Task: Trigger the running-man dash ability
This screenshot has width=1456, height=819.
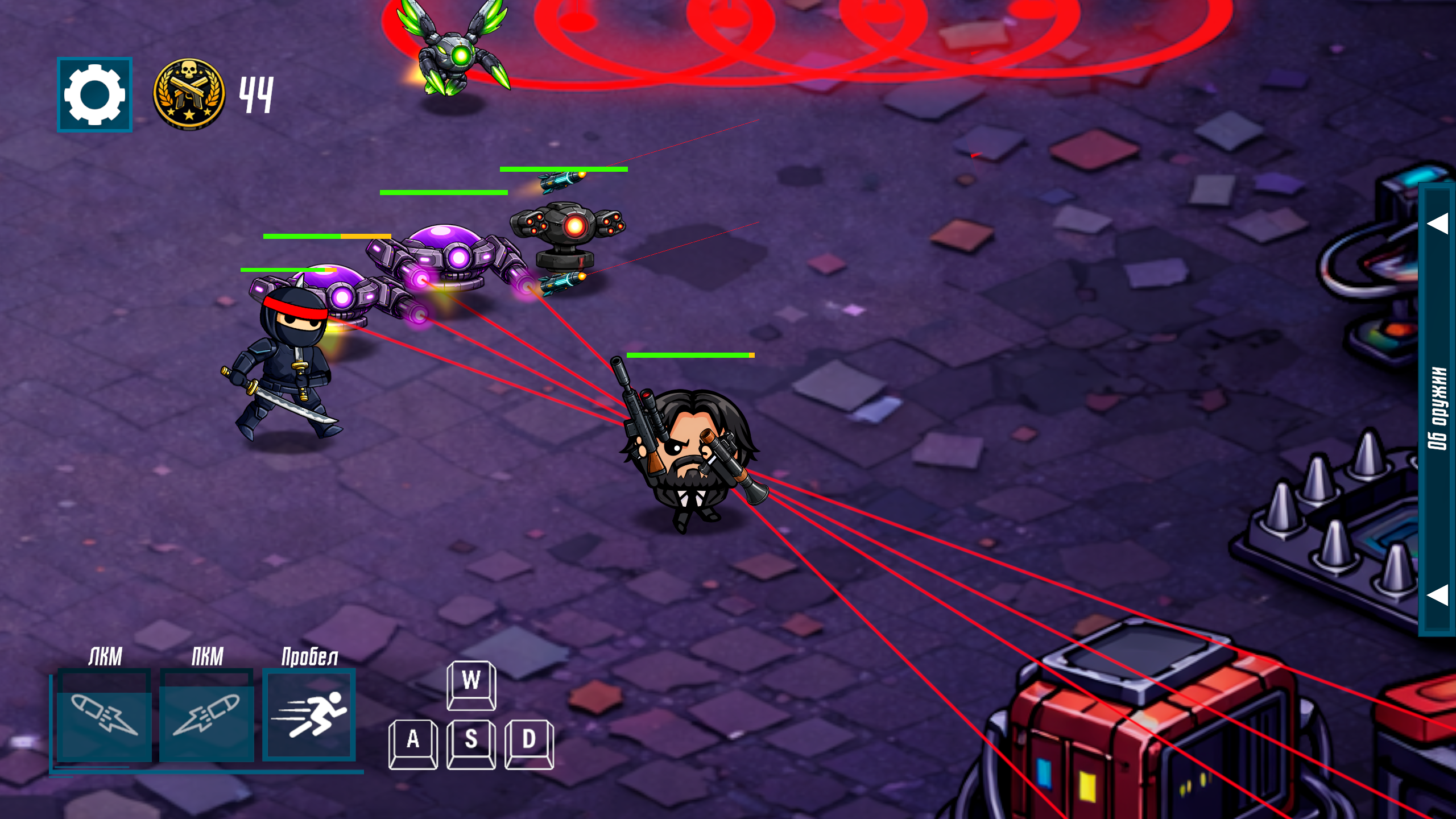Action: (x=309, y=715)
